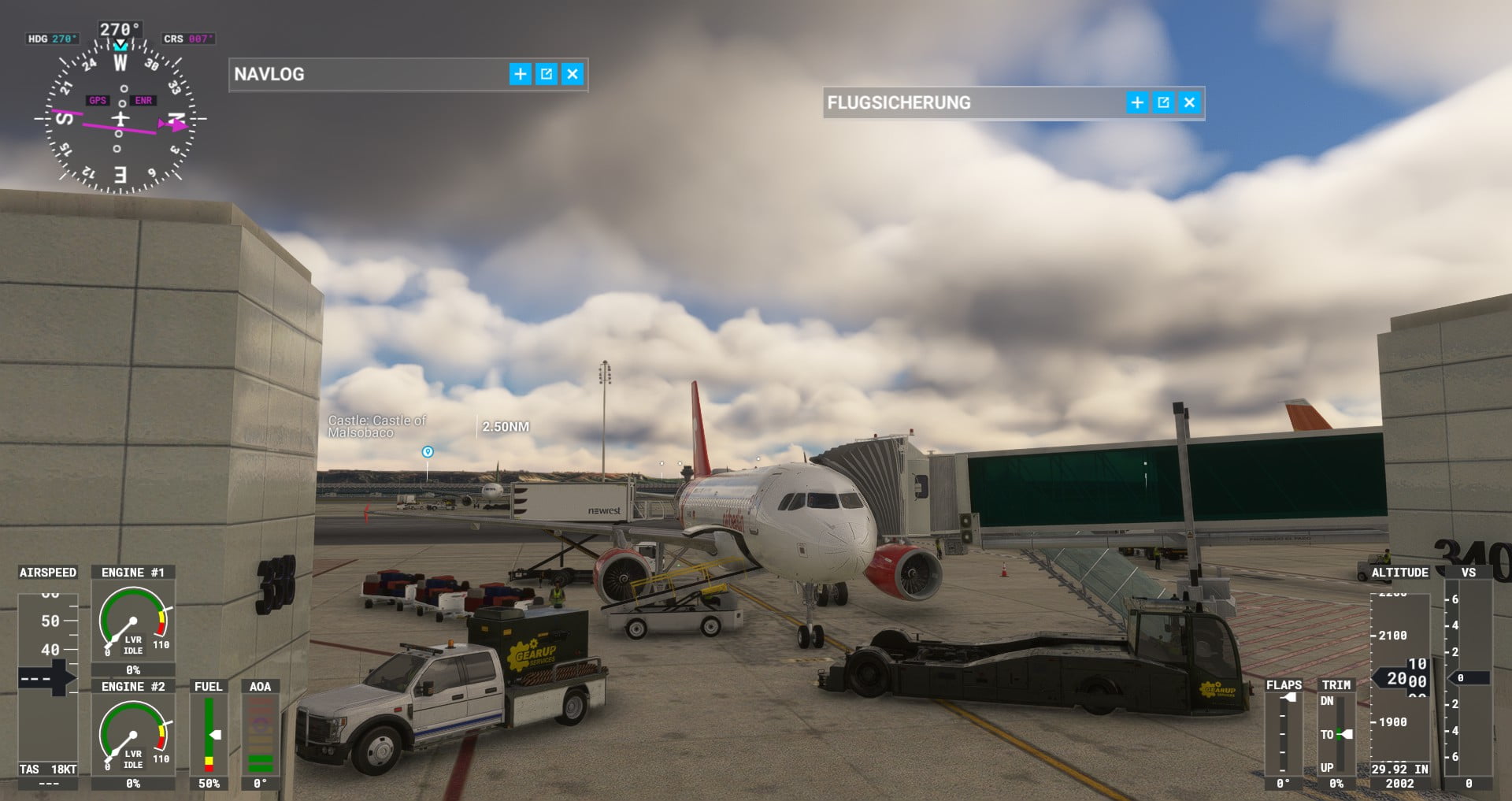Close the NAVLOG panel

[573, 74]
